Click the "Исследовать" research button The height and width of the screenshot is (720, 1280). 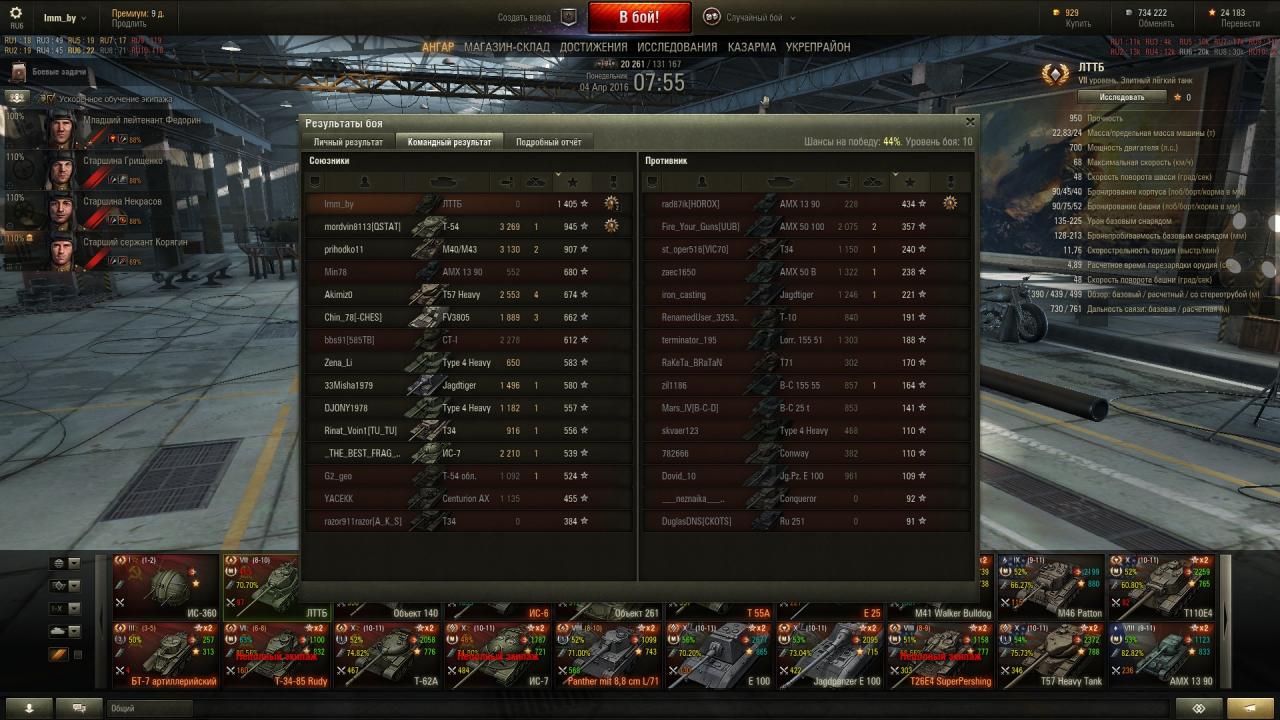coord(1122,97)
